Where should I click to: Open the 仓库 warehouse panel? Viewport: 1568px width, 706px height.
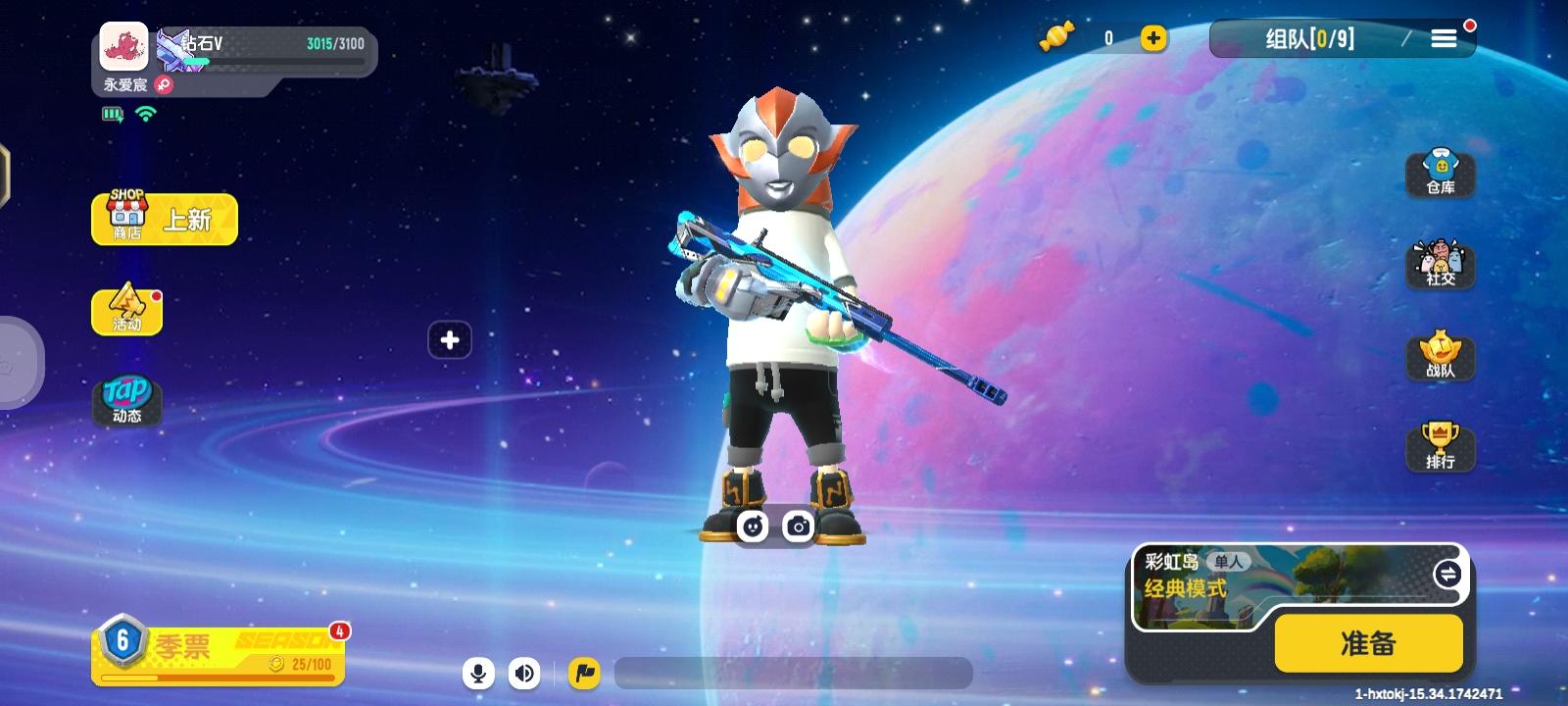pos(1441,173)
